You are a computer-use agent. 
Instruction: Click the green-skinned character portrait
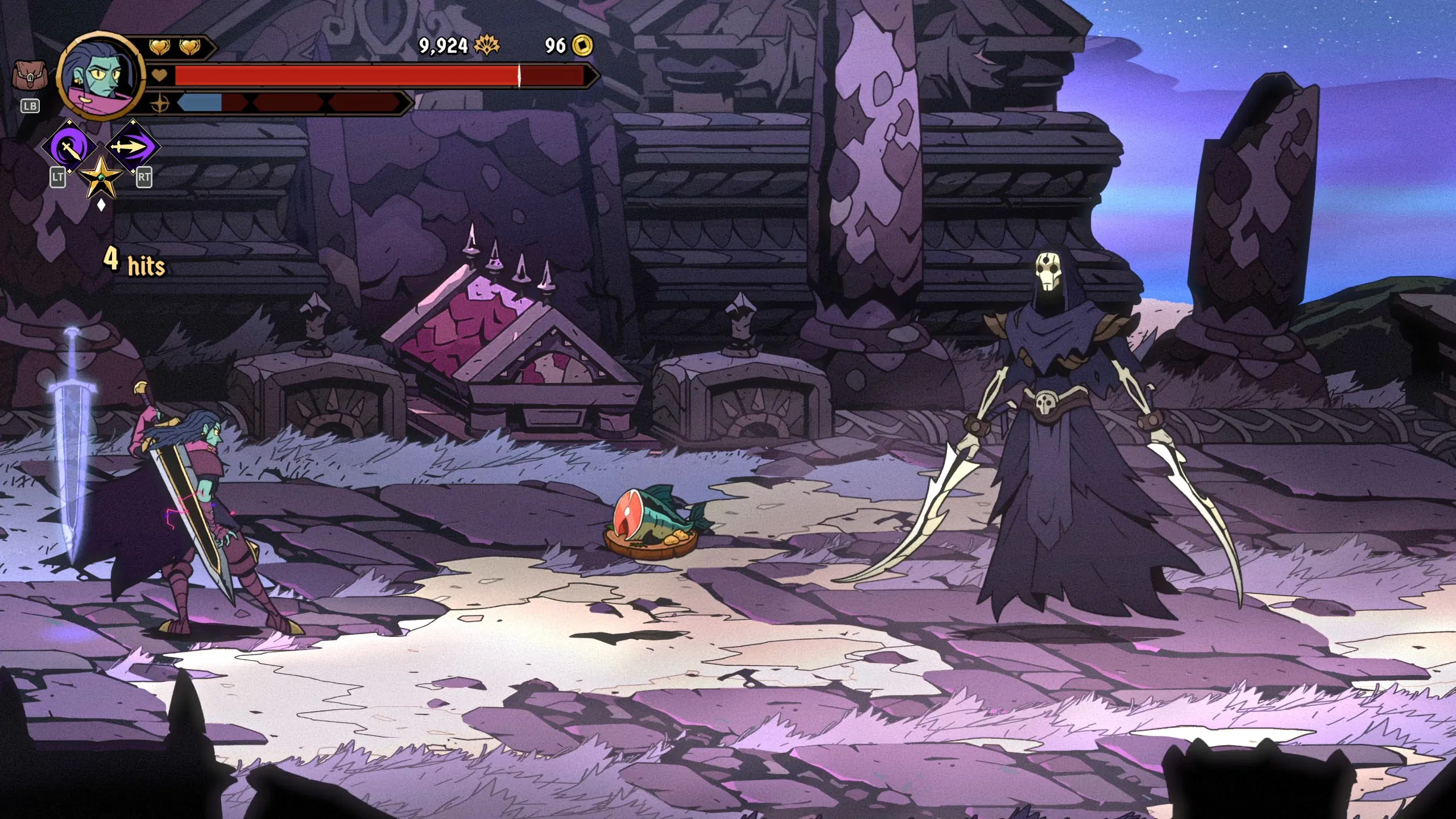tap(101, 77)
